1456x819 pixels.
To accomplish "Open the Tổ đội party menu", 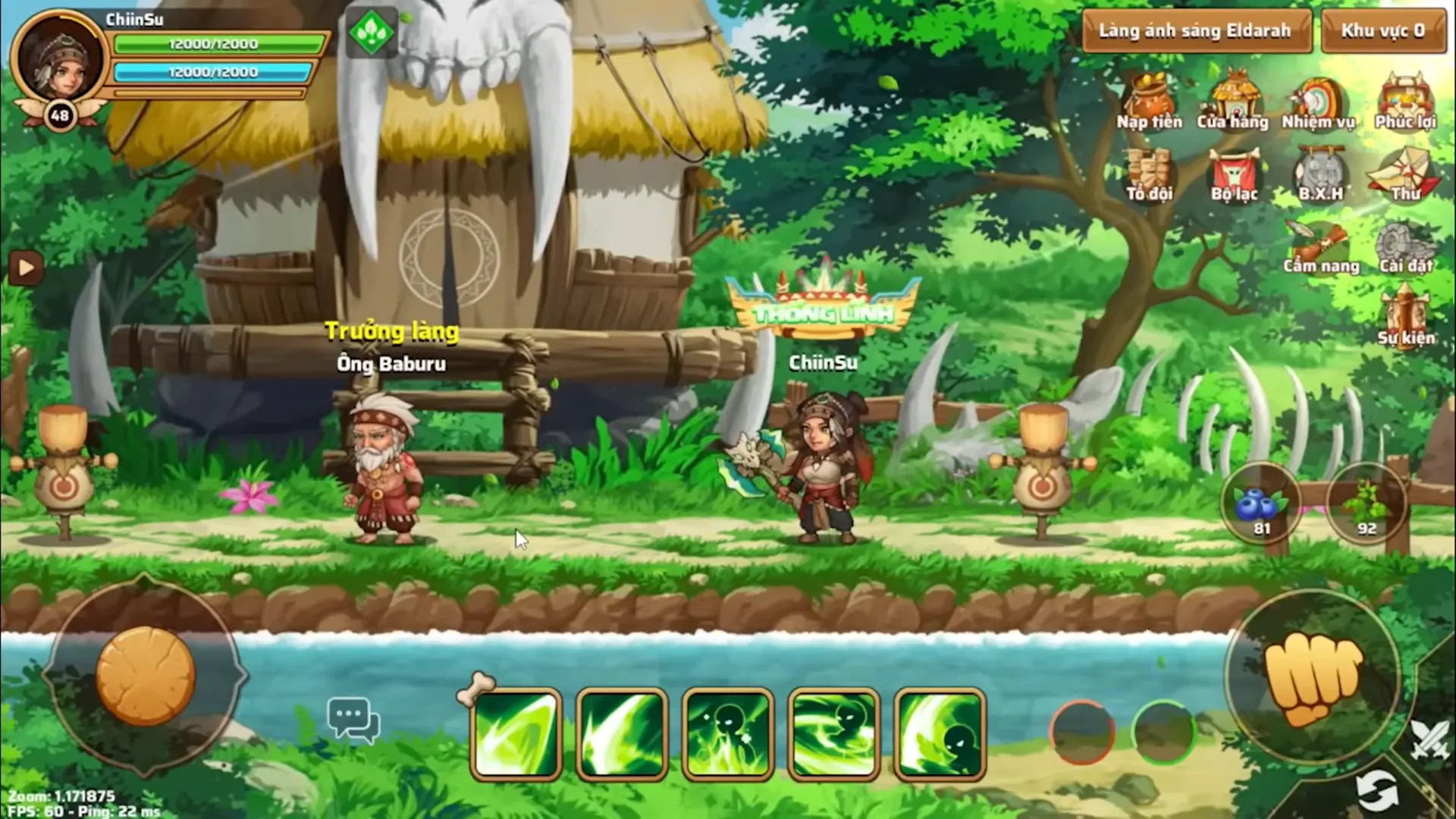I will pos(1149,174).
